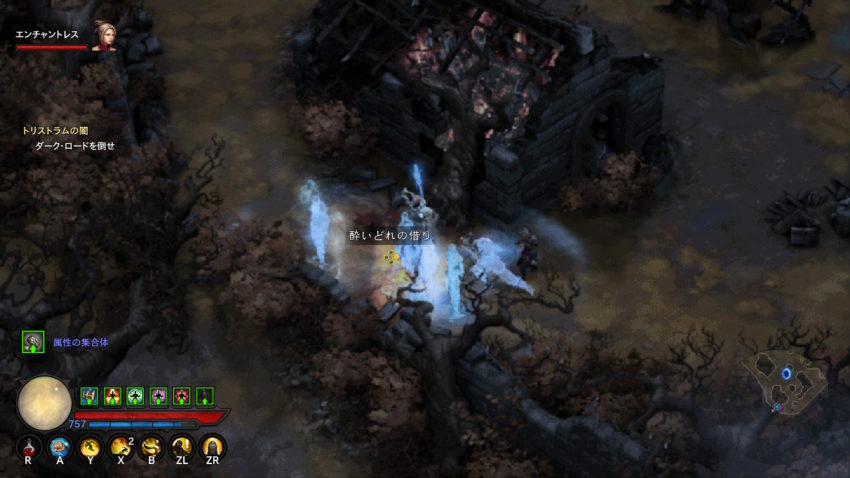Cast the hooded figure skill above ZR

pyautogui.click(x=211, y=447)
